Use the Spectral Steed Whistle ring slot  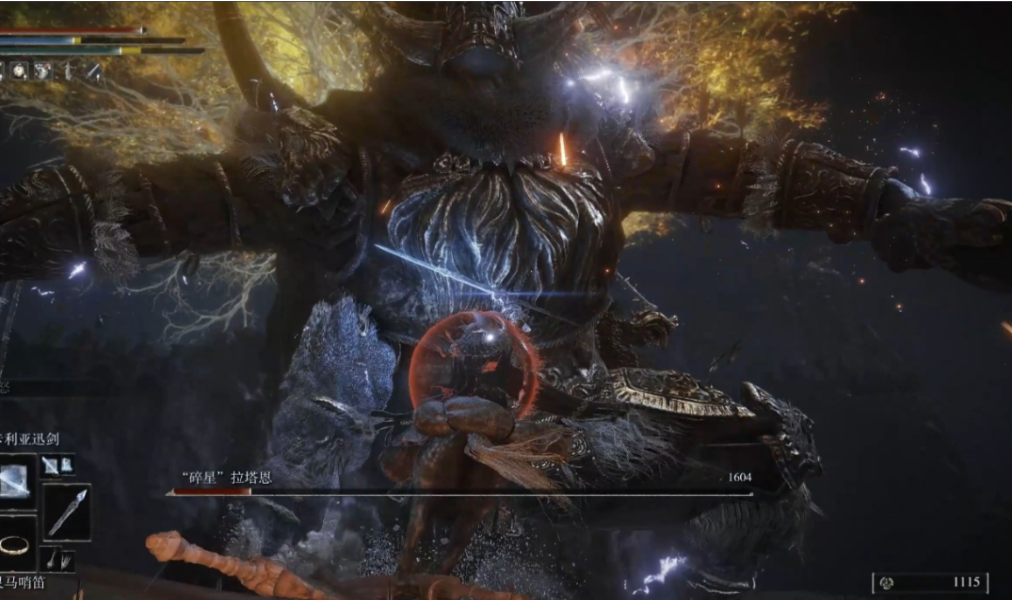[x=14, y=545]
